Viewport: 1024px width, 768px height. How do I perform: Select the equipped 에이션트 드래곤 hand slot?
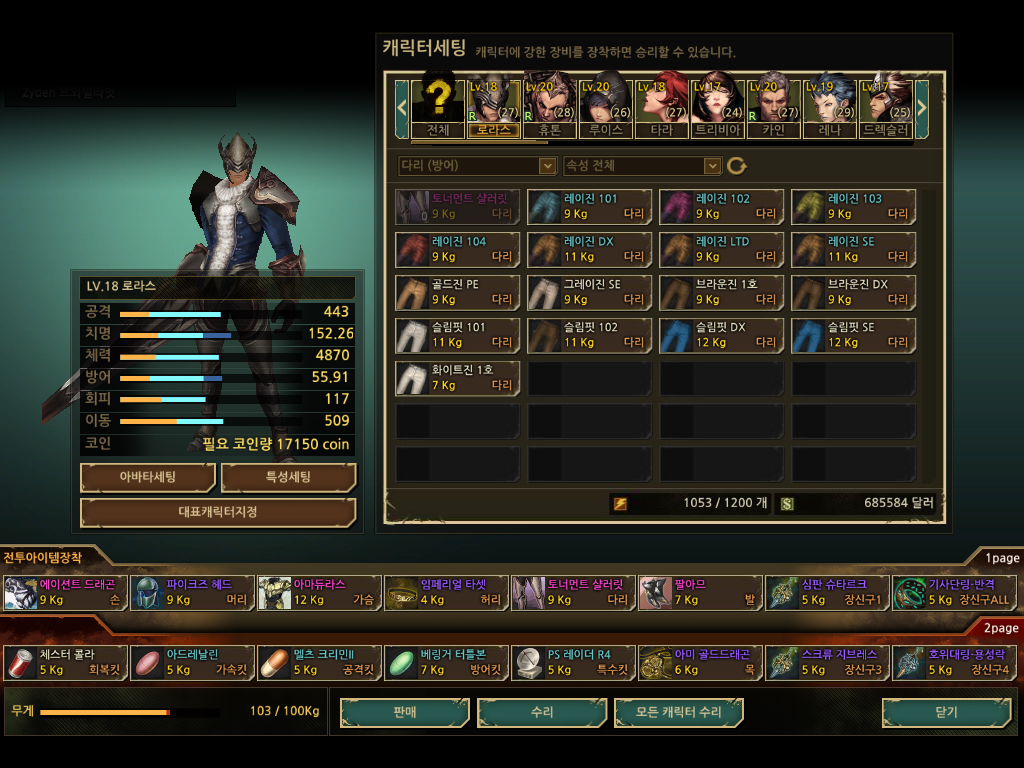point(66,592)
